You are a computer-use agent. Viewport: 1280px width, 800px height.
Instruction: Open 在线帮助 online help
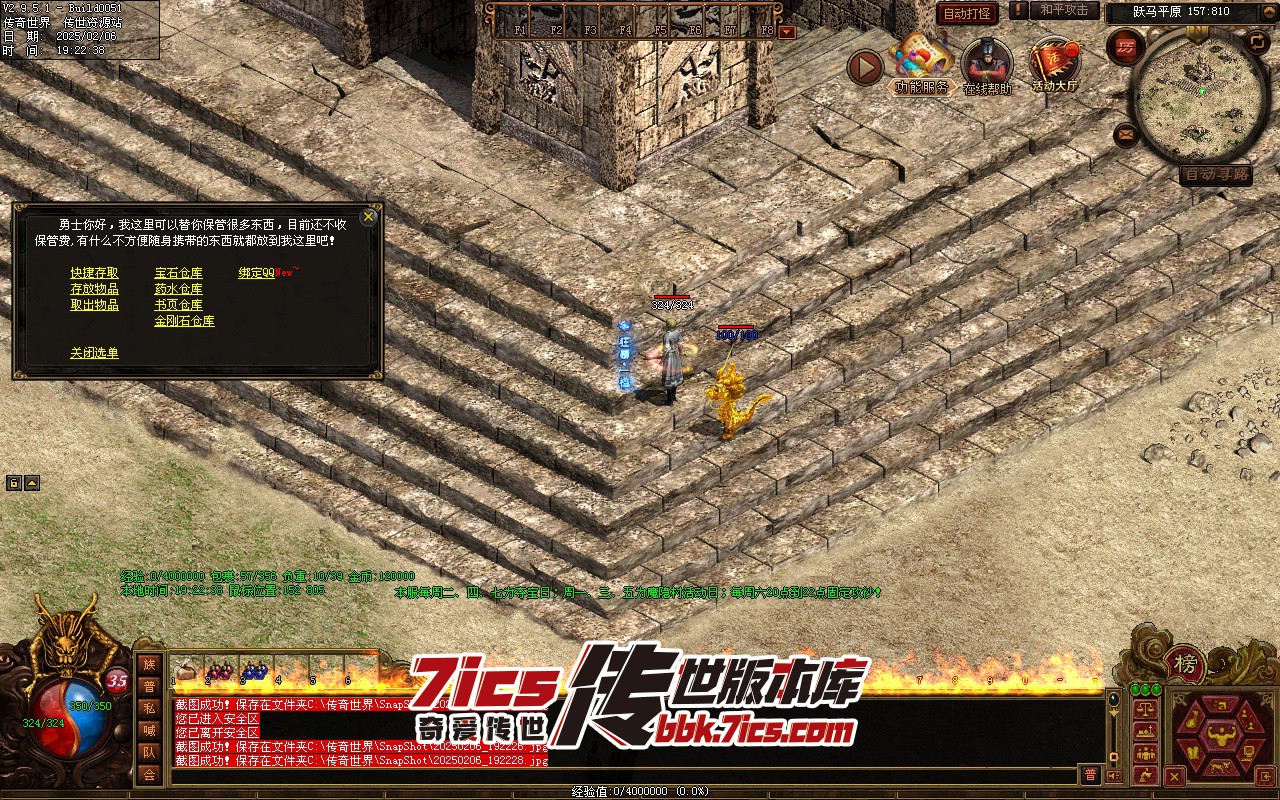(x=986, y=63)
